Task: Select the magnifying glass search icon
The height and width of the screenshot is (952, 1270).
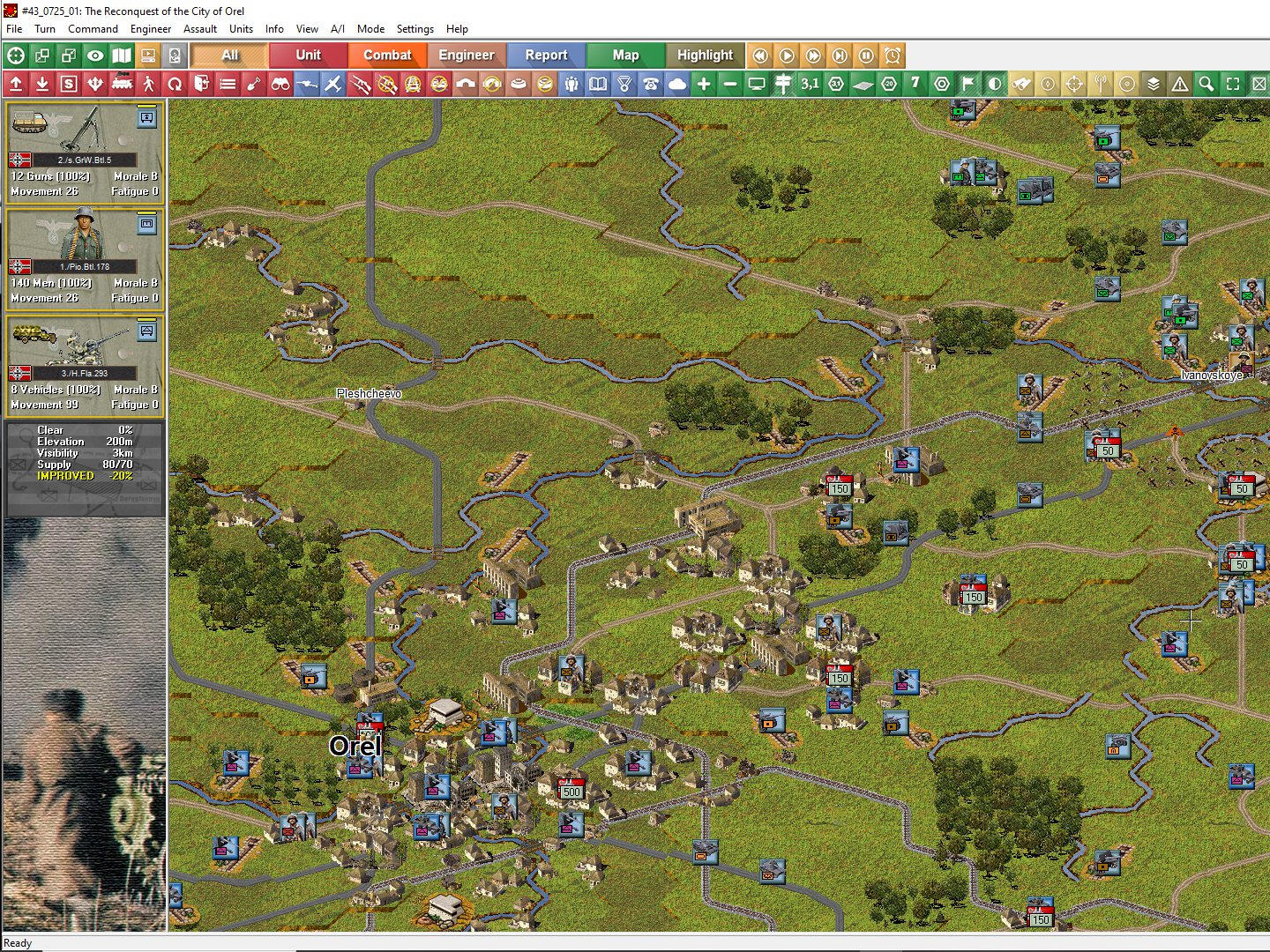Action: (x=1206, y=85)
